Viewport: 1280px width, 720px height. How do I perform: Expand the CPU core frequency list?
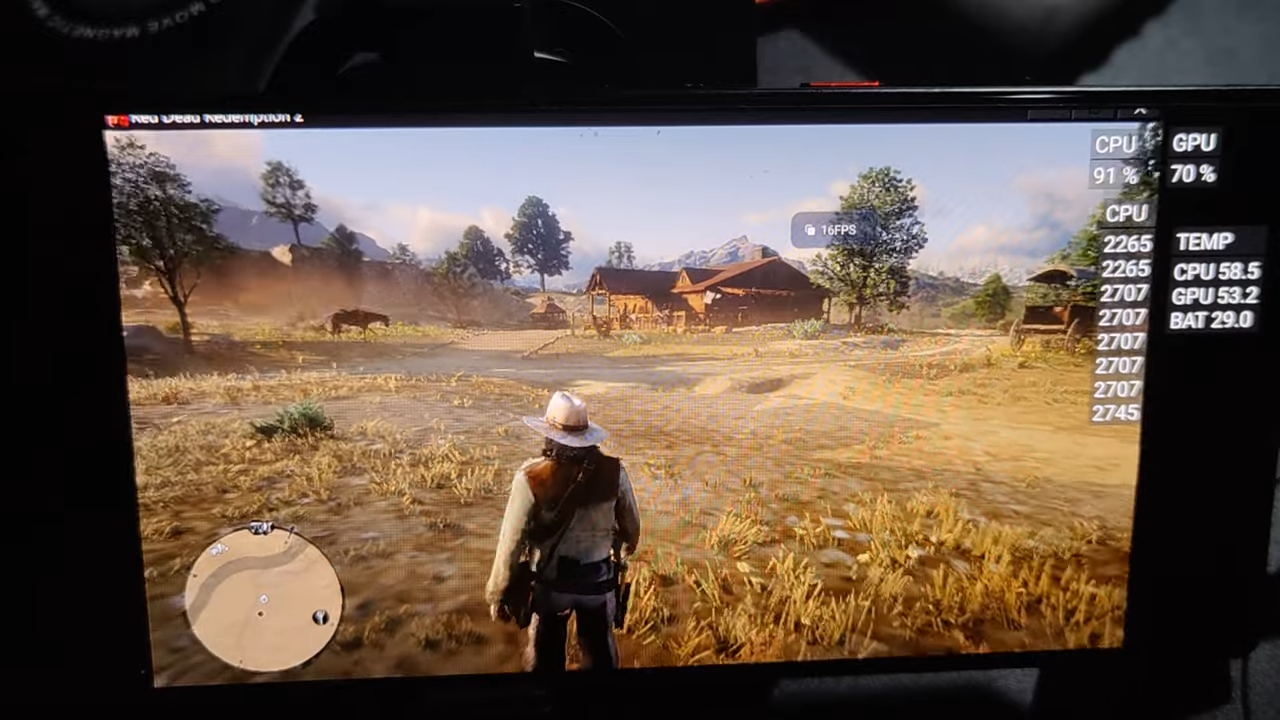(x=1126, y=213)
